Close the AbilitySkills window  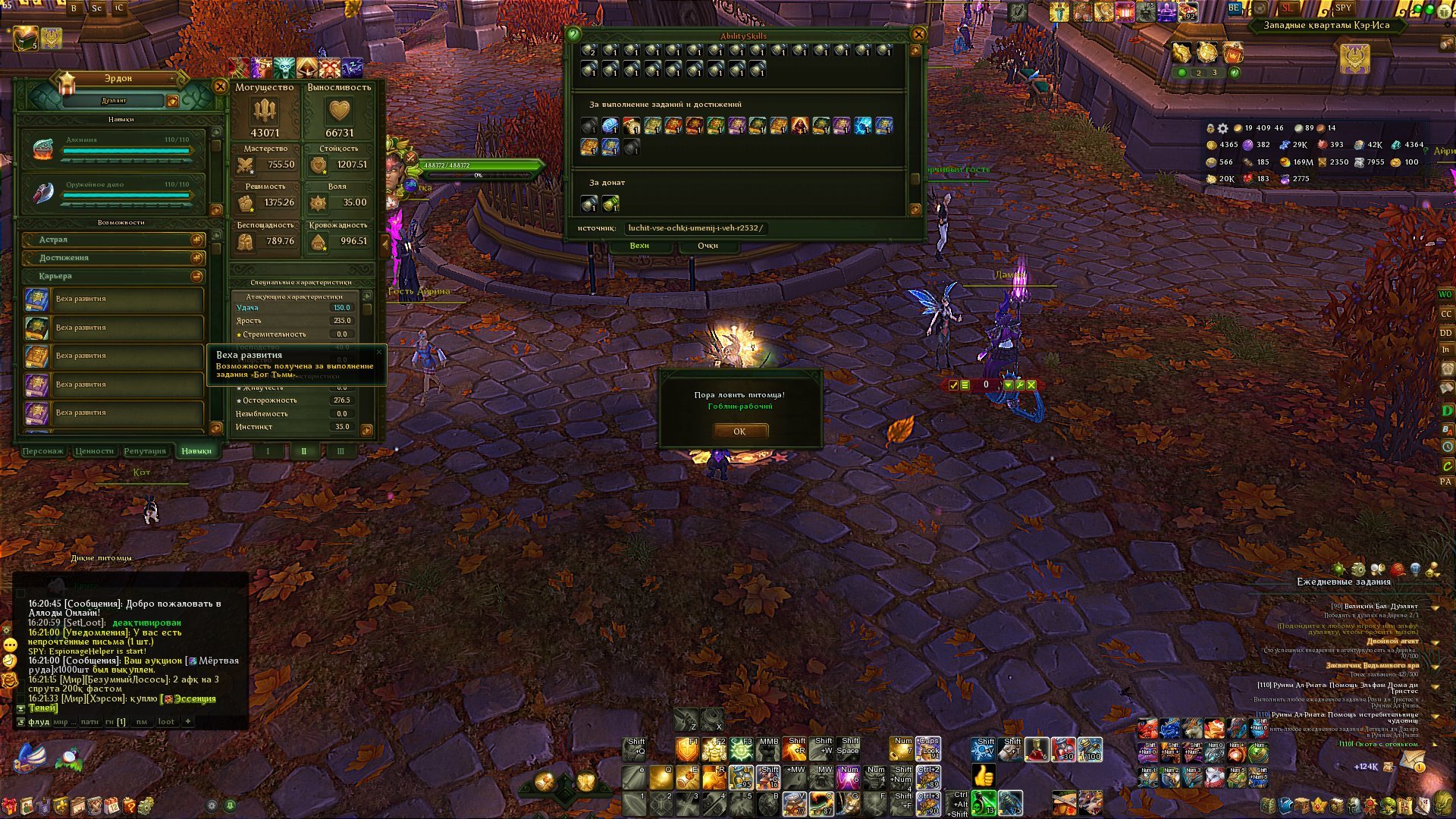tap(918, 34)
